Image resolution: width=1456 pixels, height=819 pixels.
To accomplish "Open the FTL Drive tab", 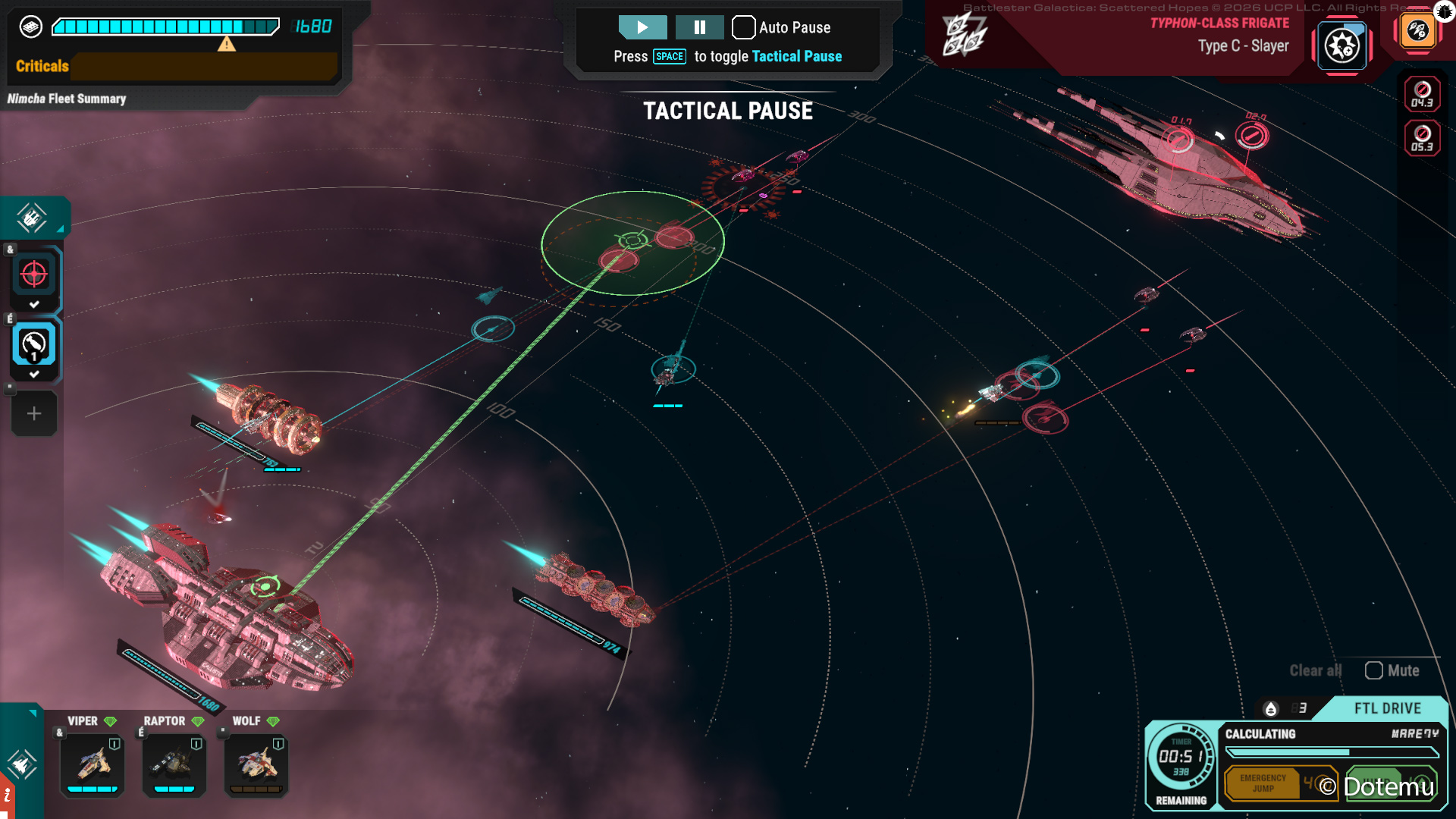I will coord(1387,708).
